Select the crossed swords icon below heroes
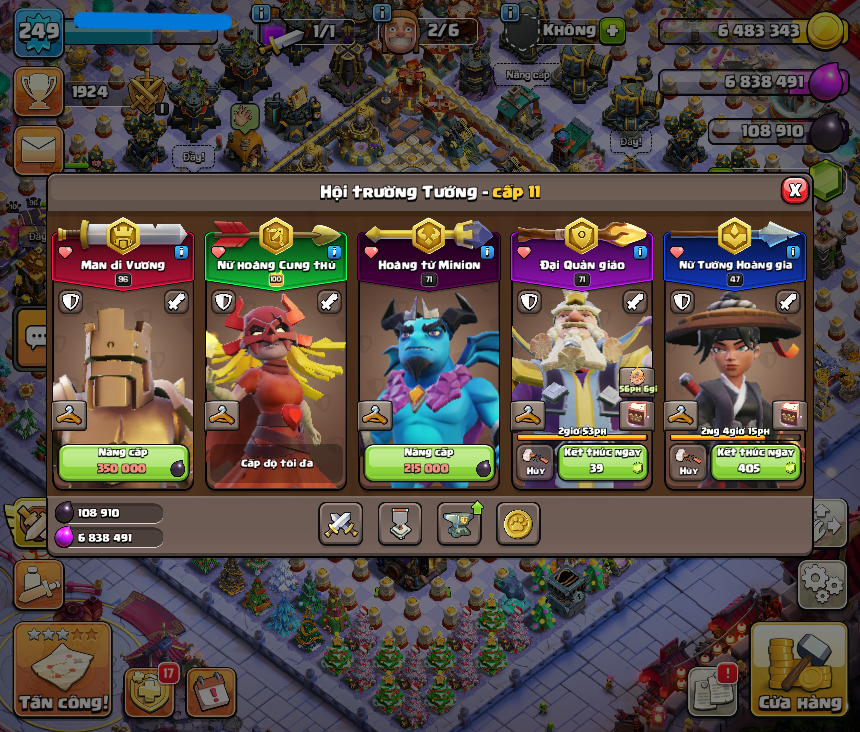 (340, 523)
